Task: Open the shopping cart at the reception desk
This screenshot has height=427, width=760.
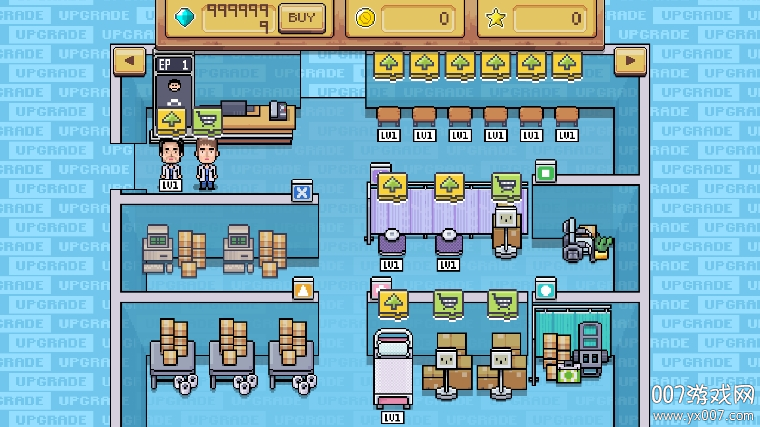Action: click(x=207, y=120)
